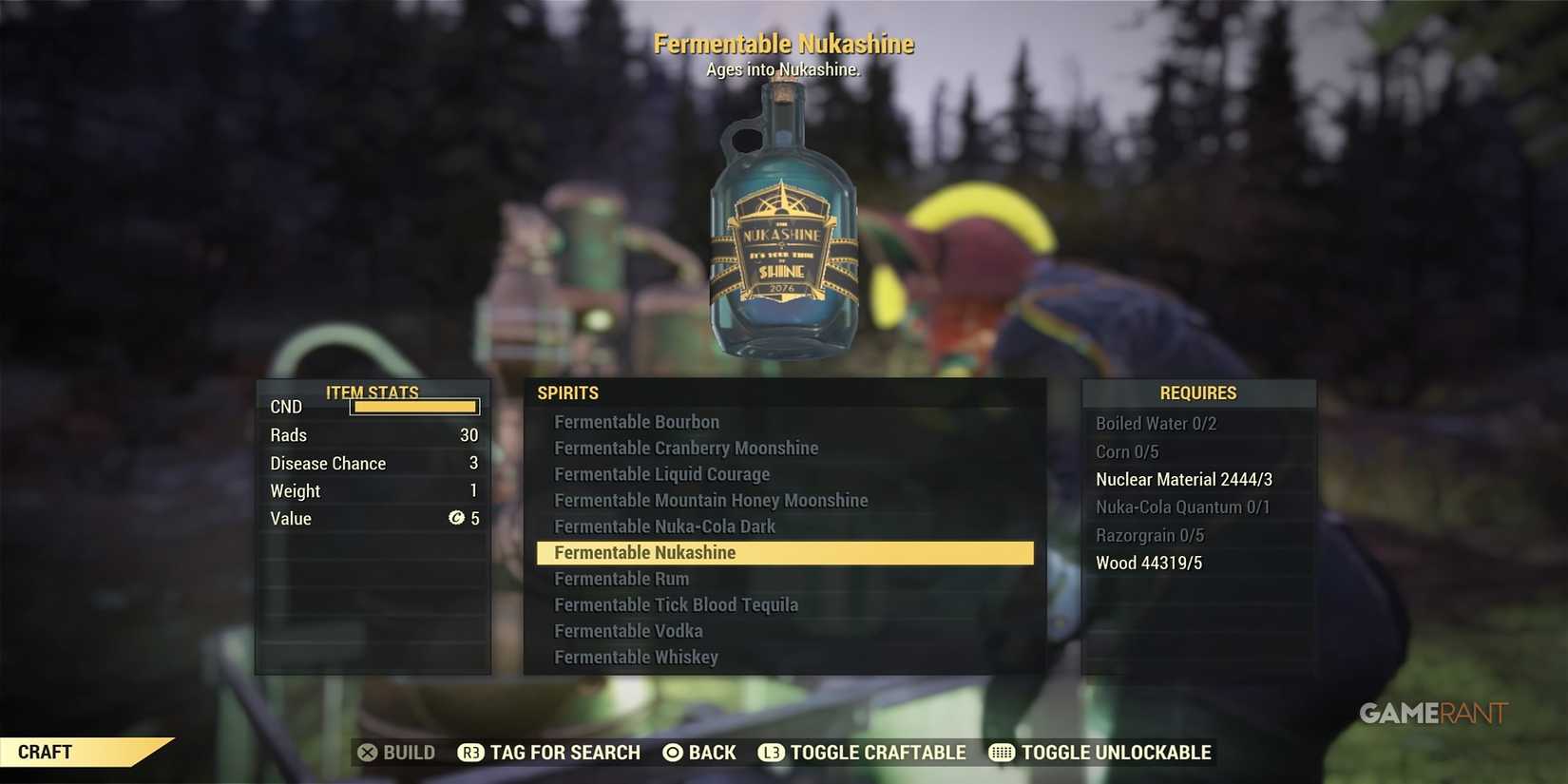Select the Fermentable Tick Blood Tequila recipe
Viewport: 1568px width, 784px height.
[x=676, y=603]
